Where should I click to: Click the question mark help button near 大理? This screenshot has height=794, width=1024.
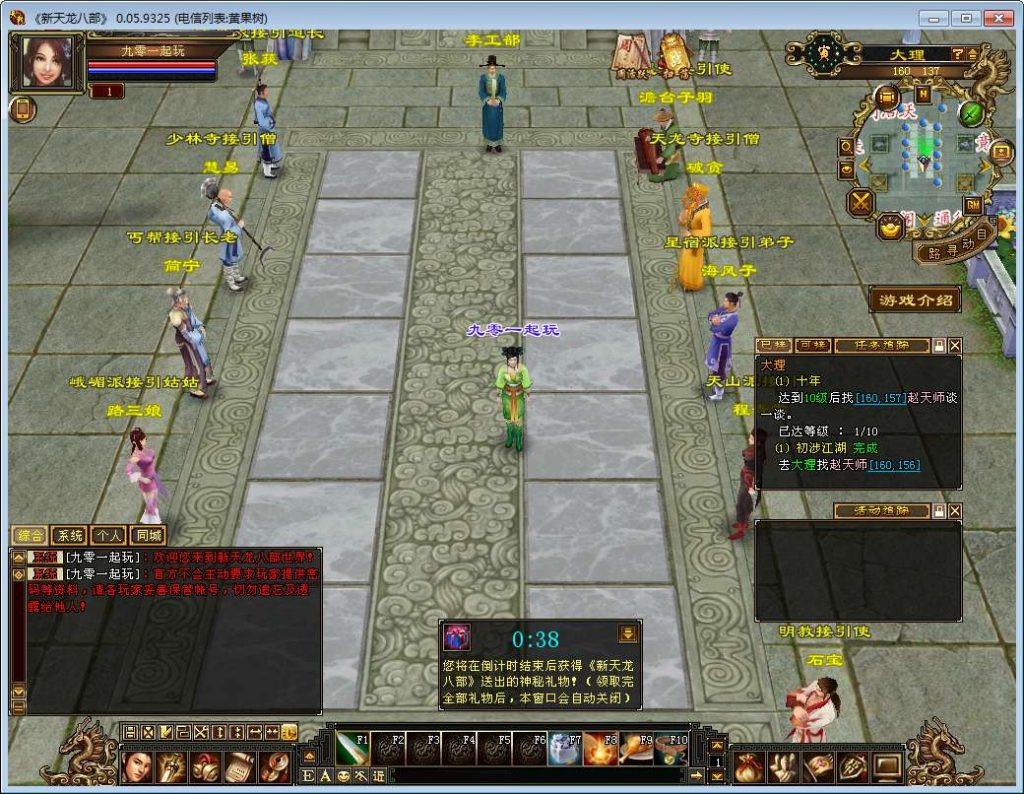coord(957,53)
